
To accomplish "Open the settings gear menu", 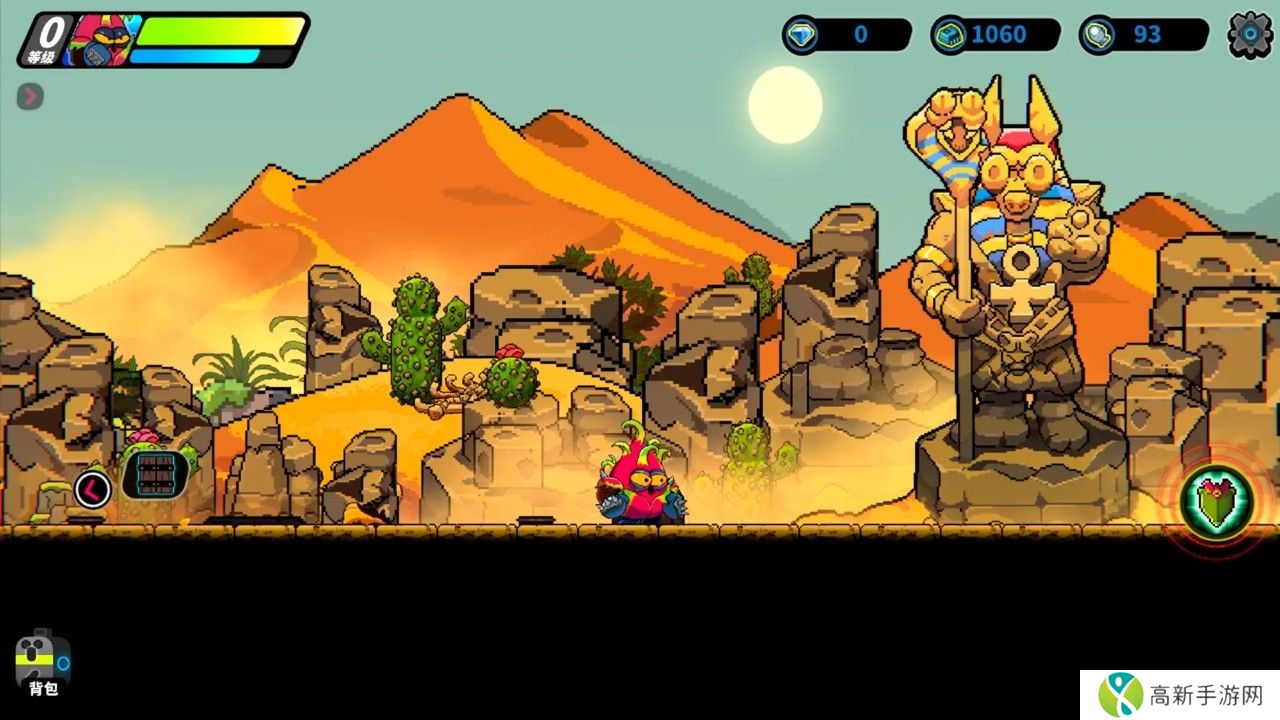I will 1250,35.
